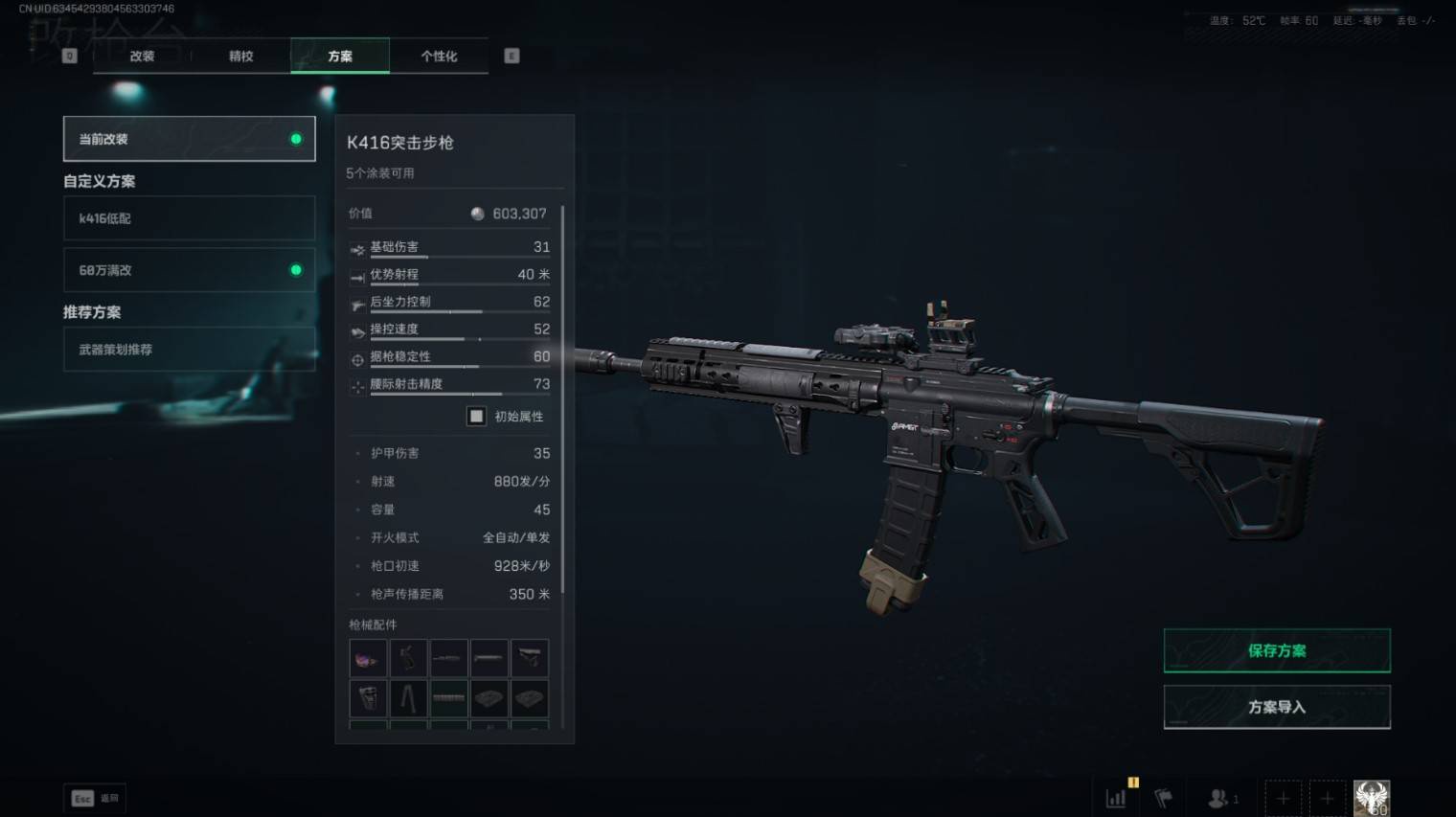Image resolution: width=1456 pixels, height=817 pixels.
Task: Switch to the 改装 tab
Action: [x=142, y=57]
